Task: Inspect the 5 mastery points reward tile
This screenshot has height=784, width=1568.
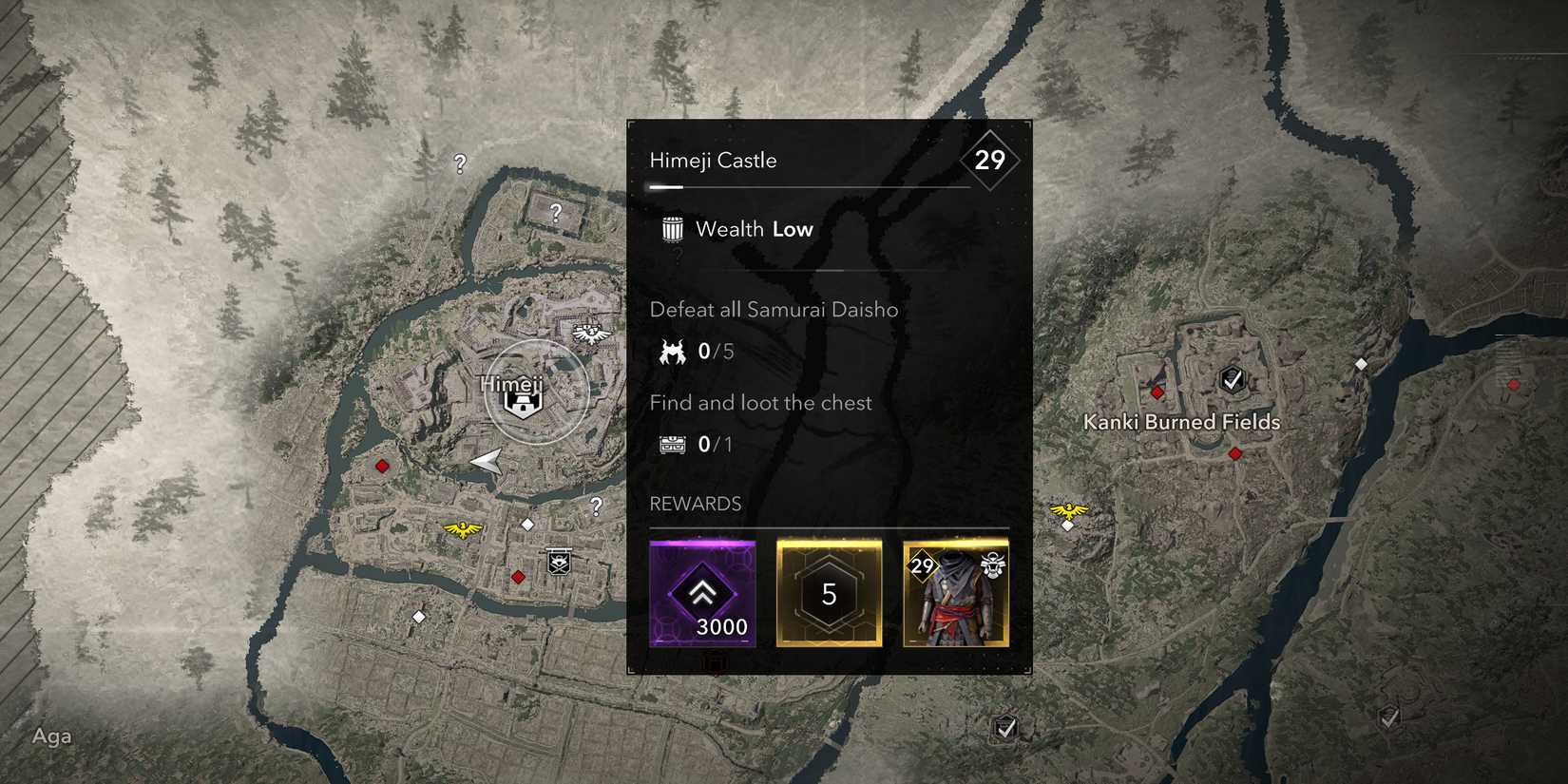Action: point(829,594)
